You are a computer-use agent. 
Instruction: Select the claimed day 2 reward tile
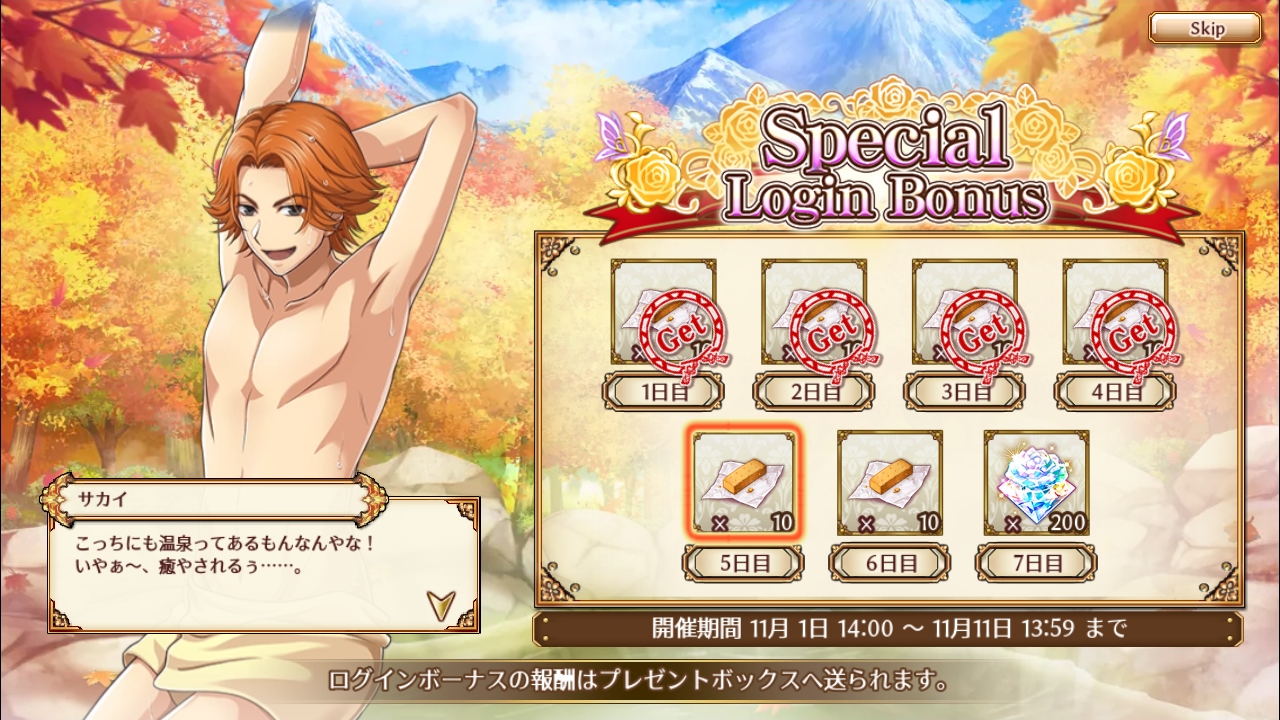point(814,312)
